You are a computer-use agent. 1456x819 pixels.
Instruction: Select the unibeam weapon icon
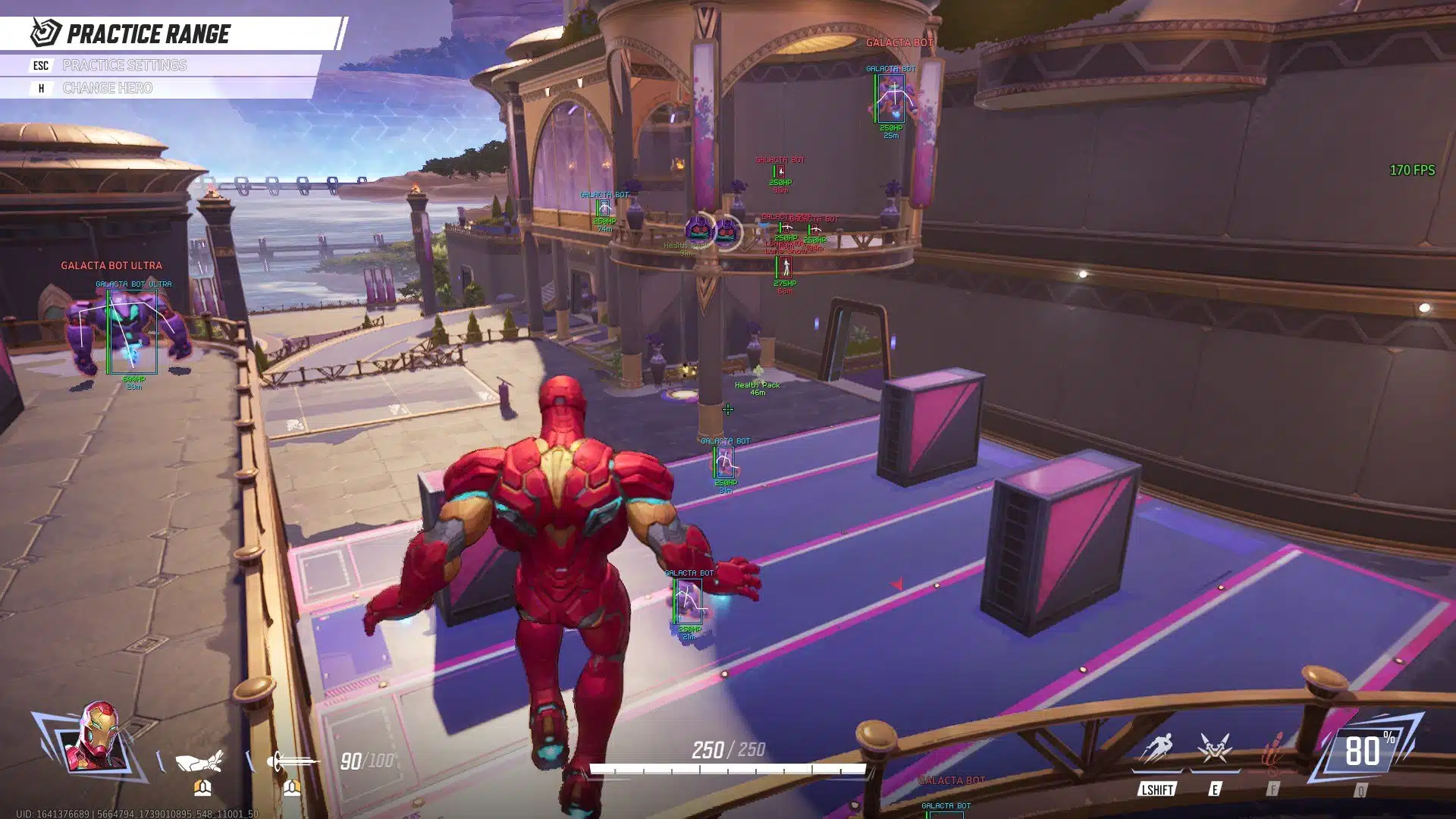pos(292,759)
